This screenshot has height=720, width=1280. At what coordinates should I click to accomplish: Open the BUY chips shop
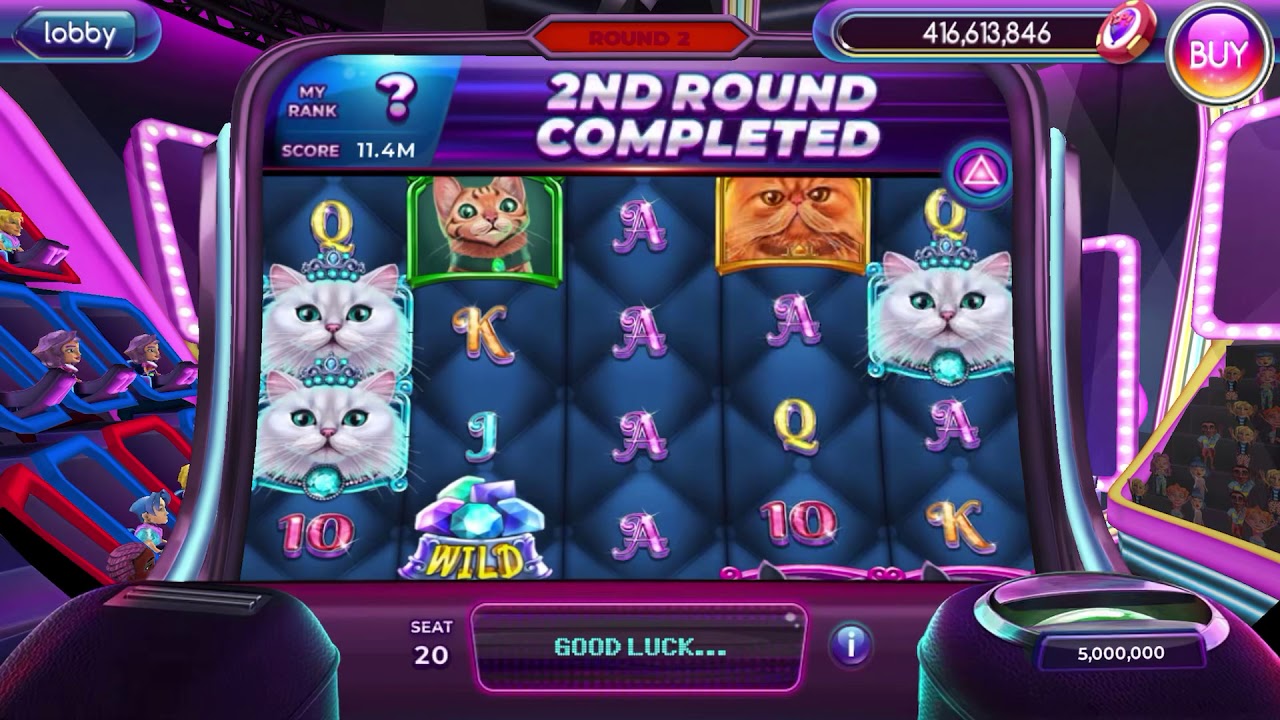[1217, 54]
